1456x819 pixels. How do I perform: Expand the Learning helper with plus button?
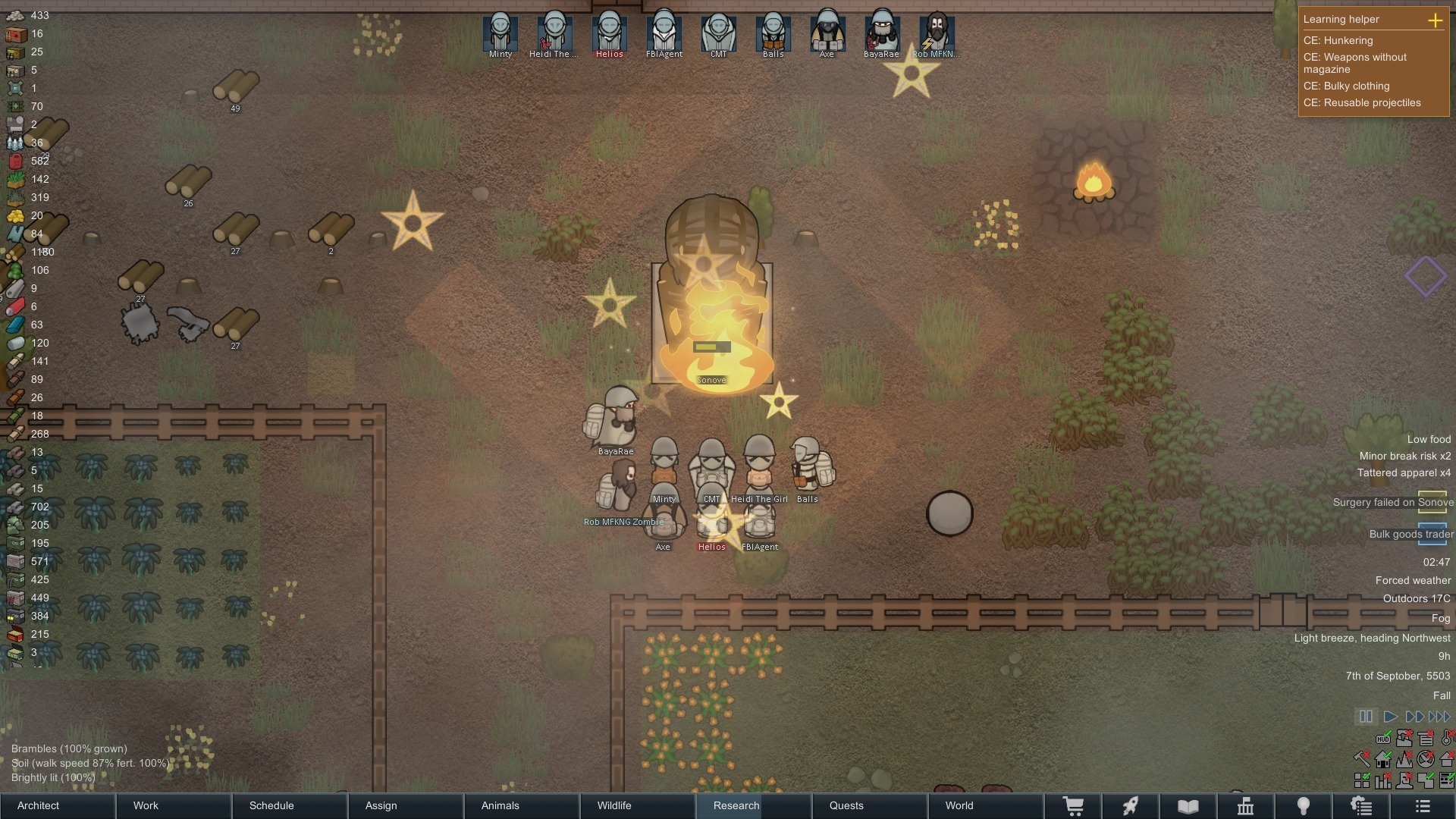coord(1435,20)
